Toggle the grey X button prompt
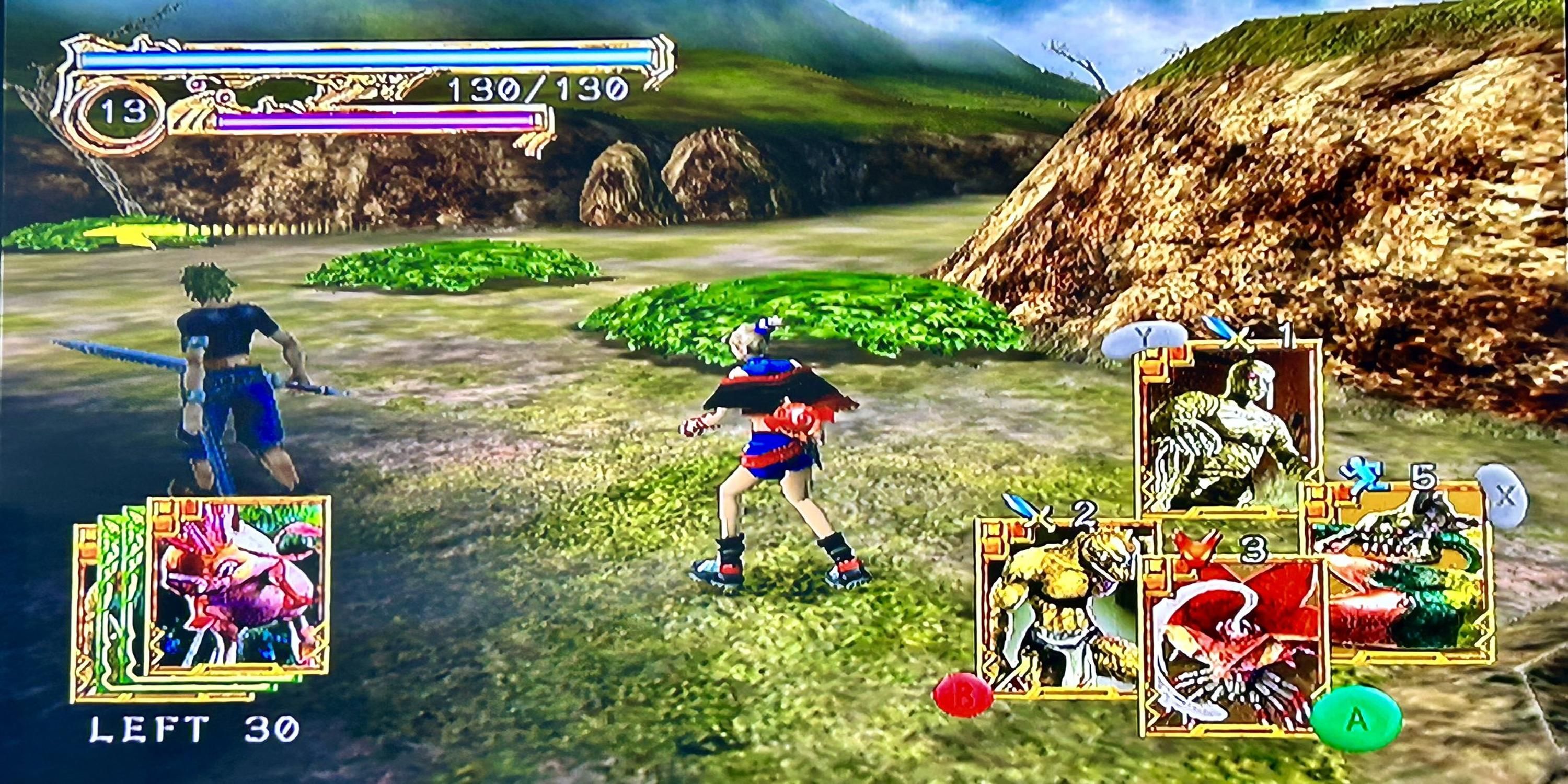1568x784 pixels. point(1504,495)
